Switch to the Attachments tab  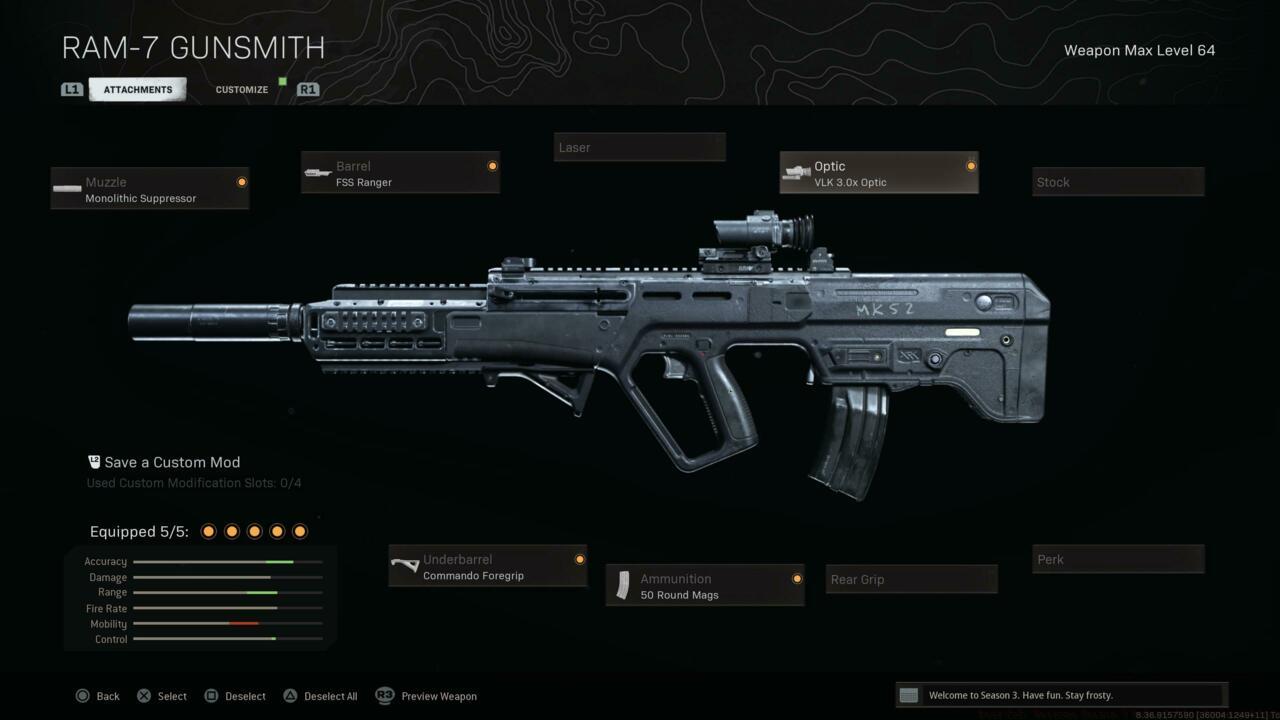pos(138,90)
